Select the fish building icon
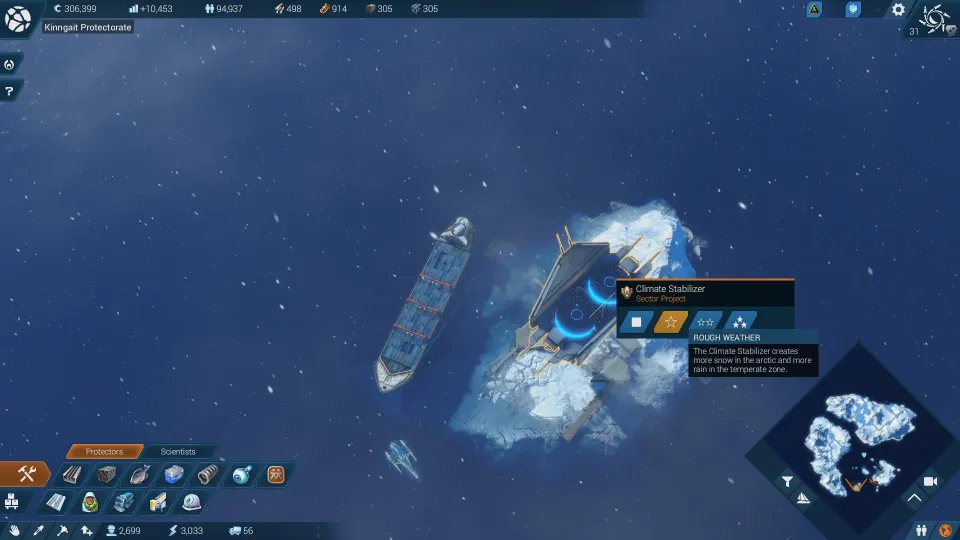 pos(139,474)
